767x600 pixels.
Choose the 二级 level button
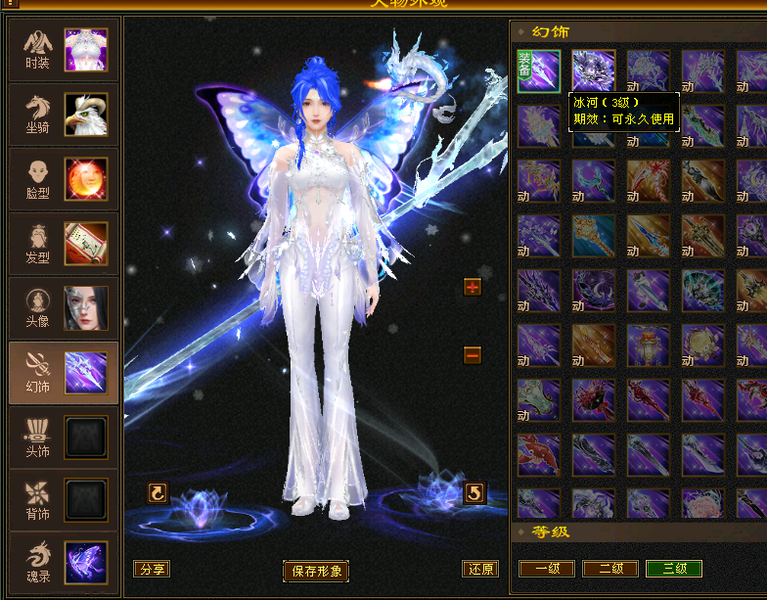[610, 569]
